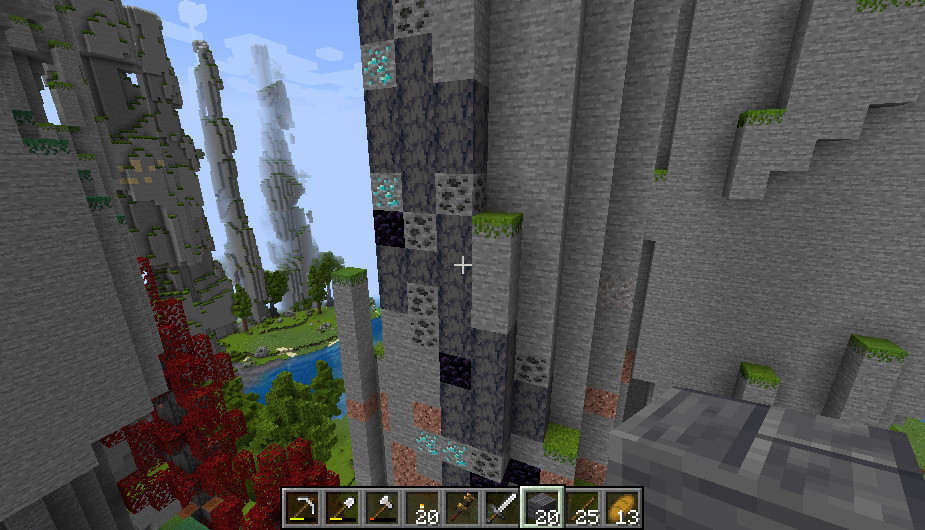Viewport: 925px width, 530px height.
Task: Select the bread stack of 13
Action: pos(622,508)
